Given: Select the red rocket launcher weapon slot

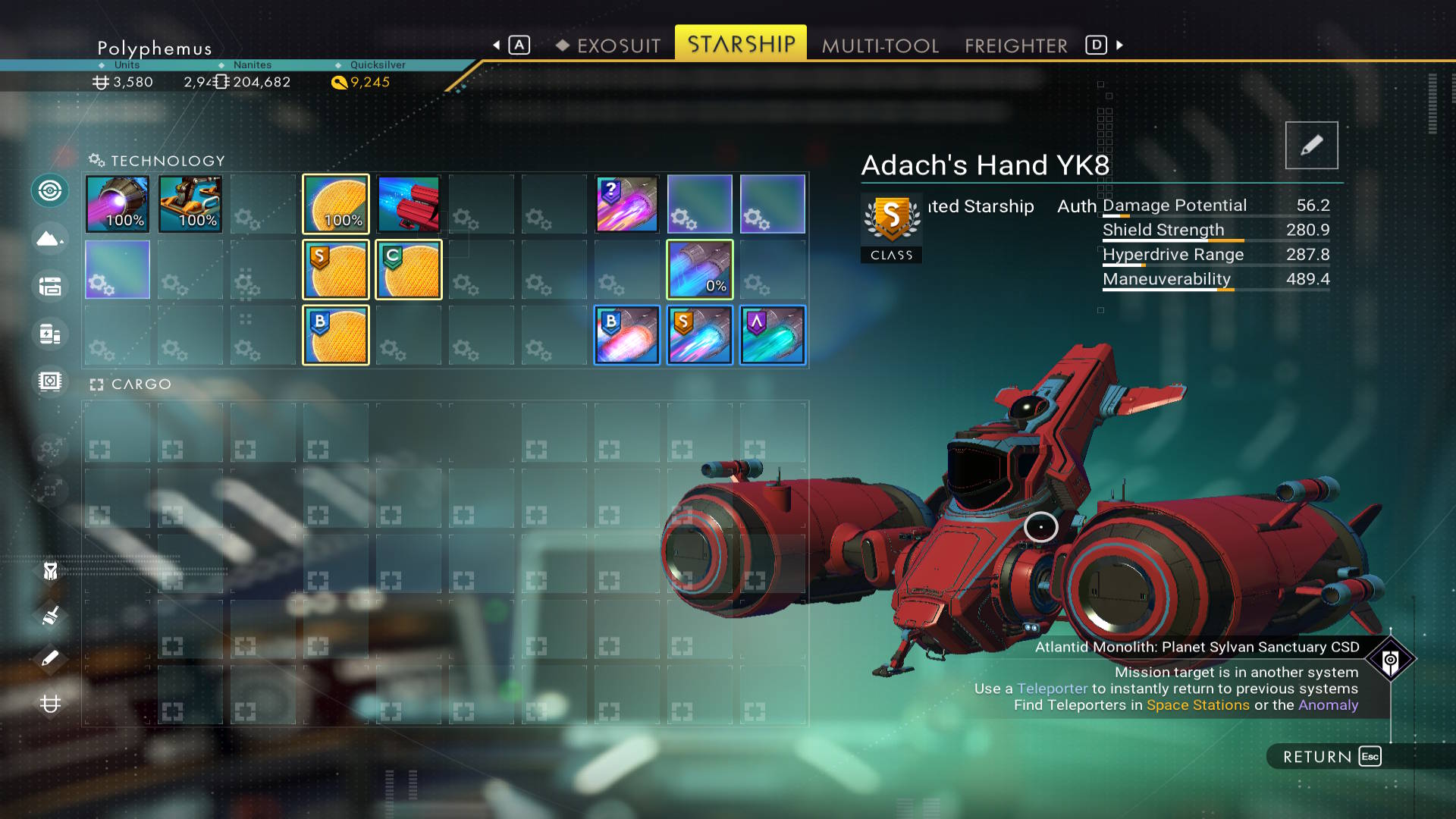Looking at the screenshot, I should tap(409, 204).
